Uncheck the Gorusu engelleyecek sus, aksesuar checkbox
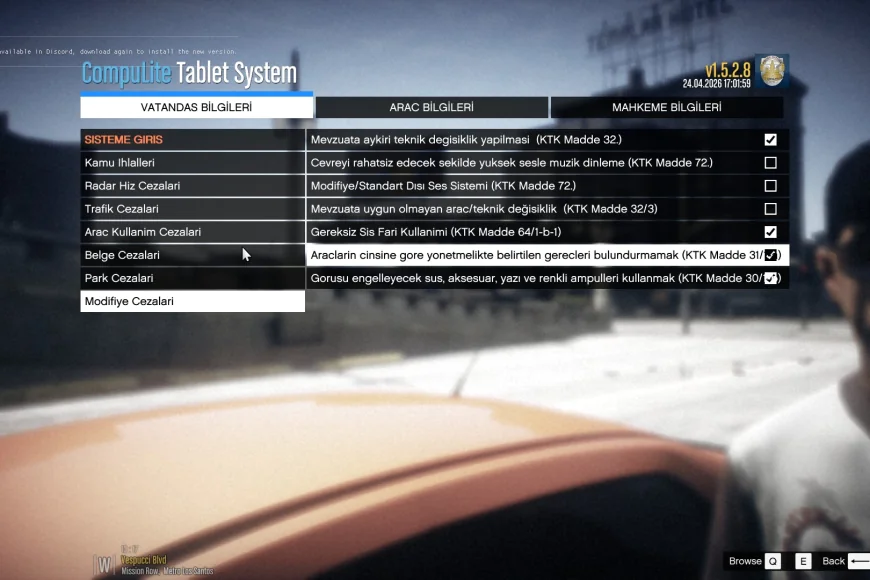 (770, 278)
